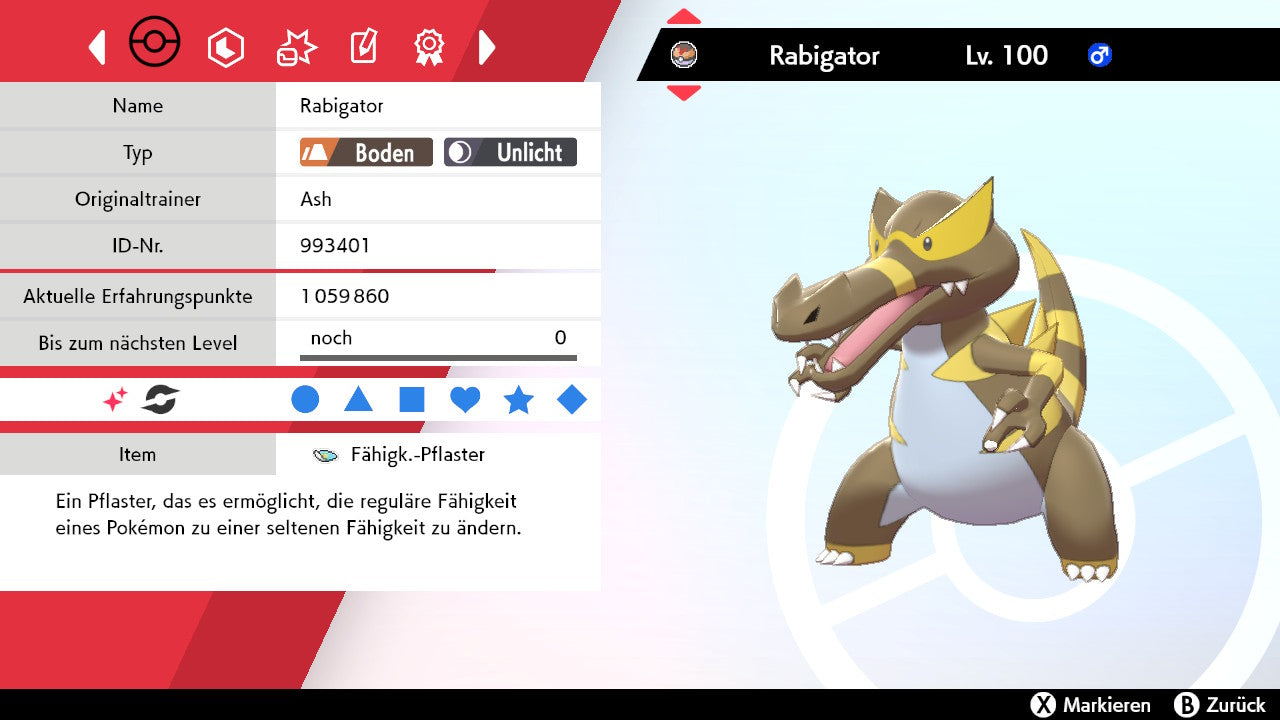This screenshot has height=720, width=1280.
Task: Go to previous tab with left arrow
Action: click(x=97, y=47)
